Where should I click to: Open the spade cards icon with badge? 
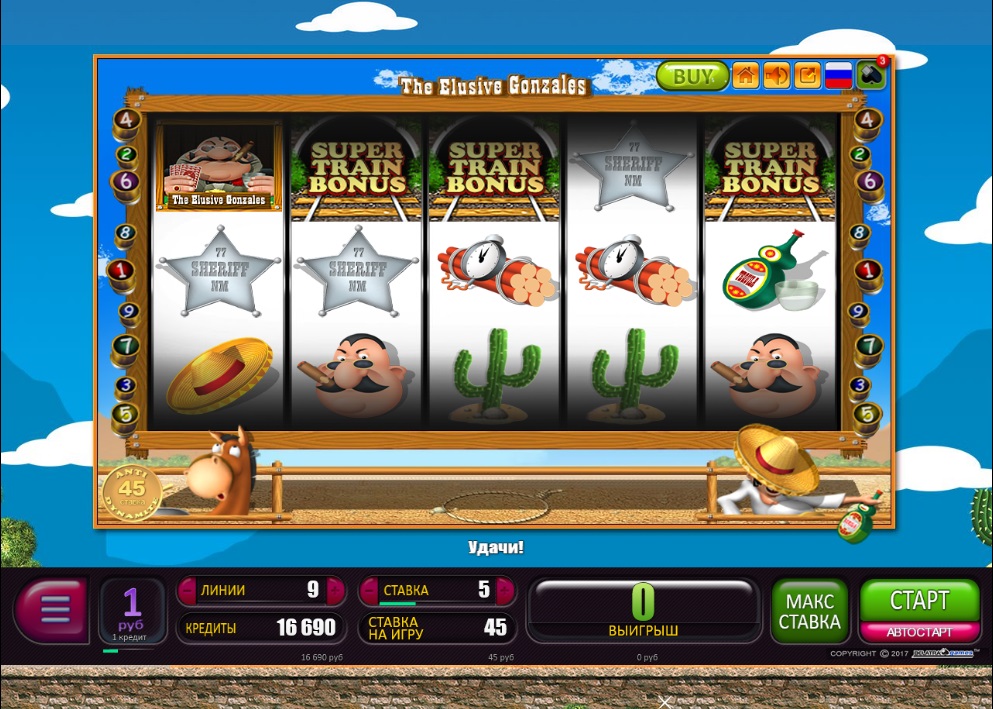click(871, 75)
